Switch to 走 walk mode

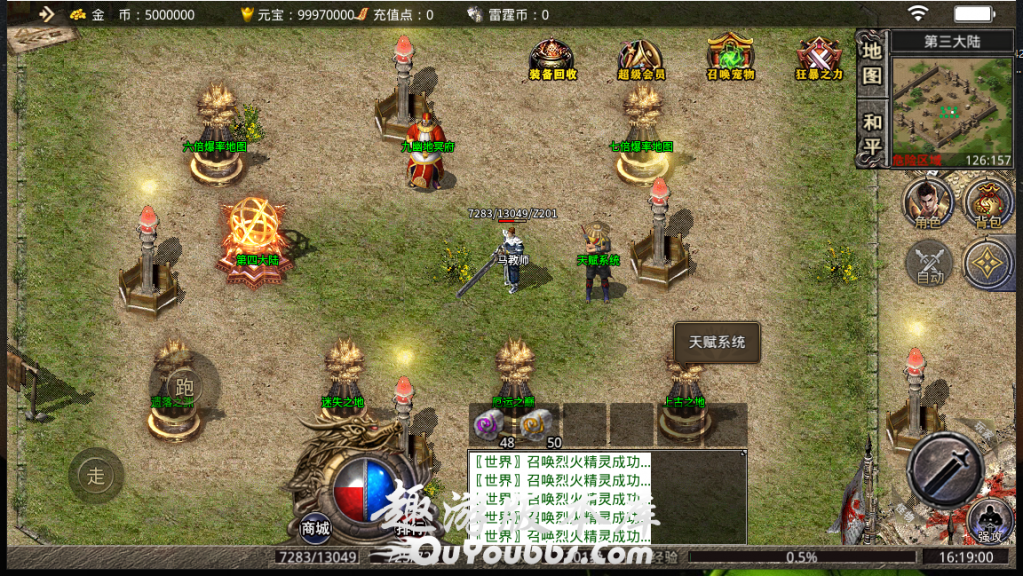coord(96,476)
